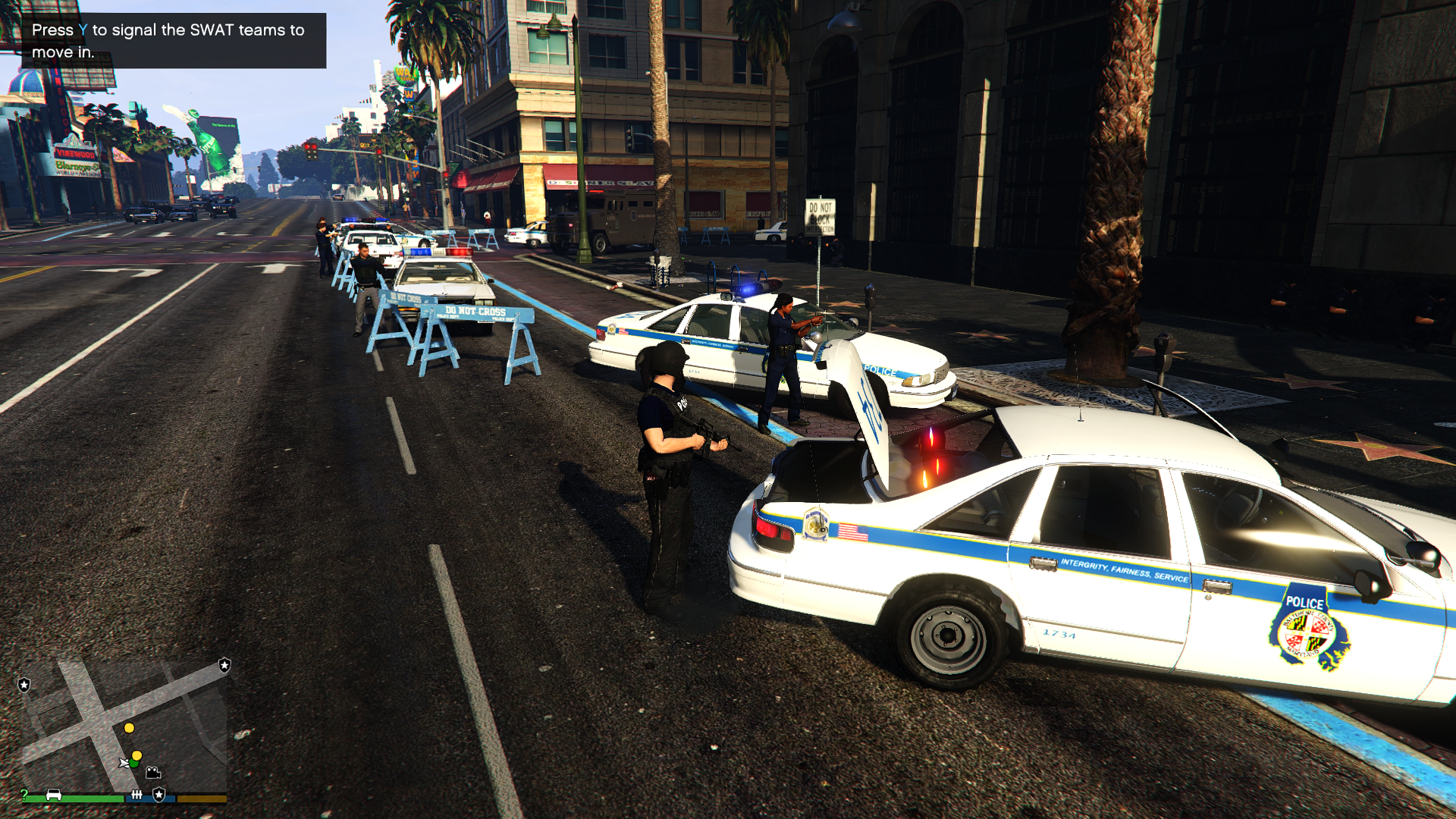Select the white car blip on minimap
This screenshot has width=1456, height=819.
pos(54,795)
